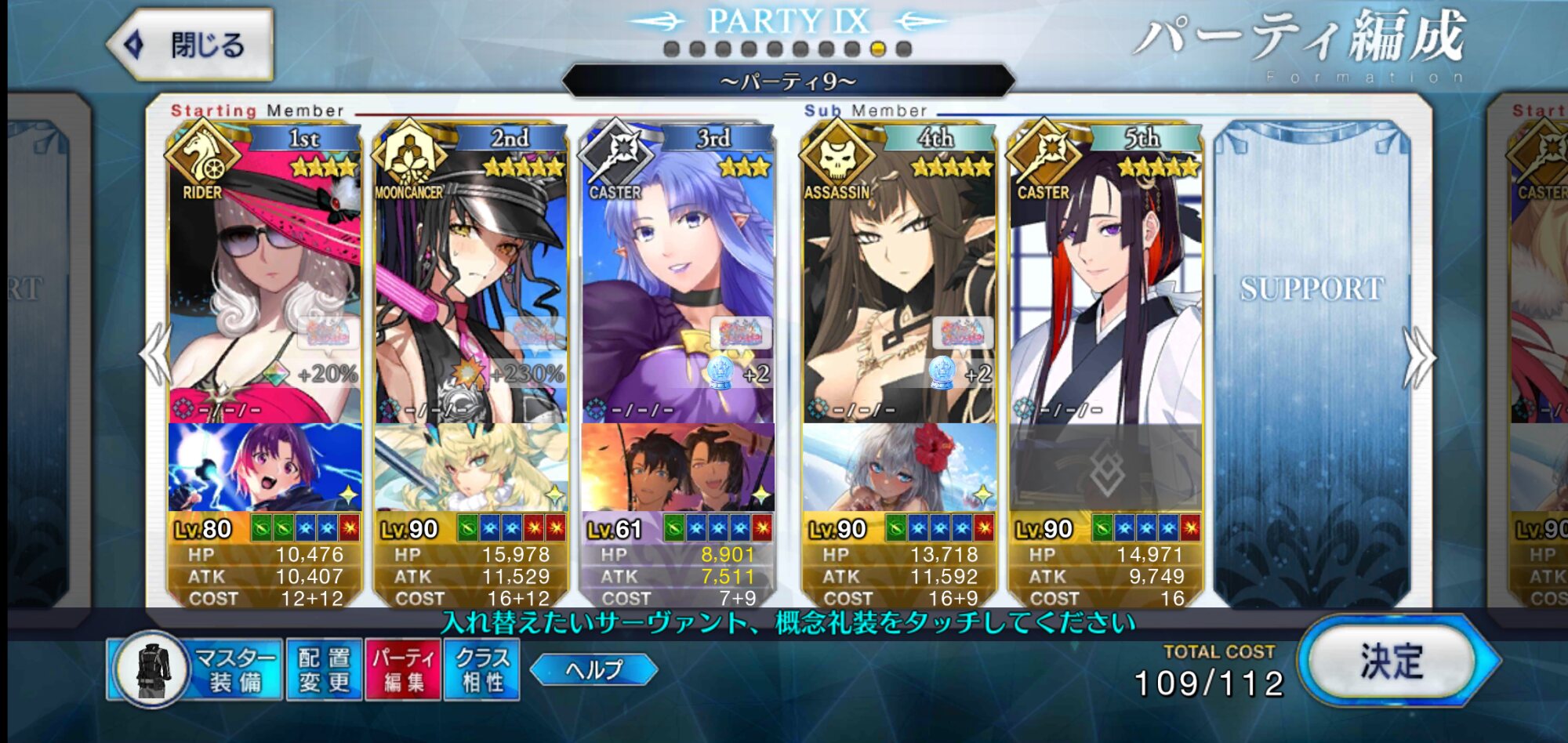Close the party formation screen with 閉じる
The width and height of the screenshot is (1568, 743).
192,45
